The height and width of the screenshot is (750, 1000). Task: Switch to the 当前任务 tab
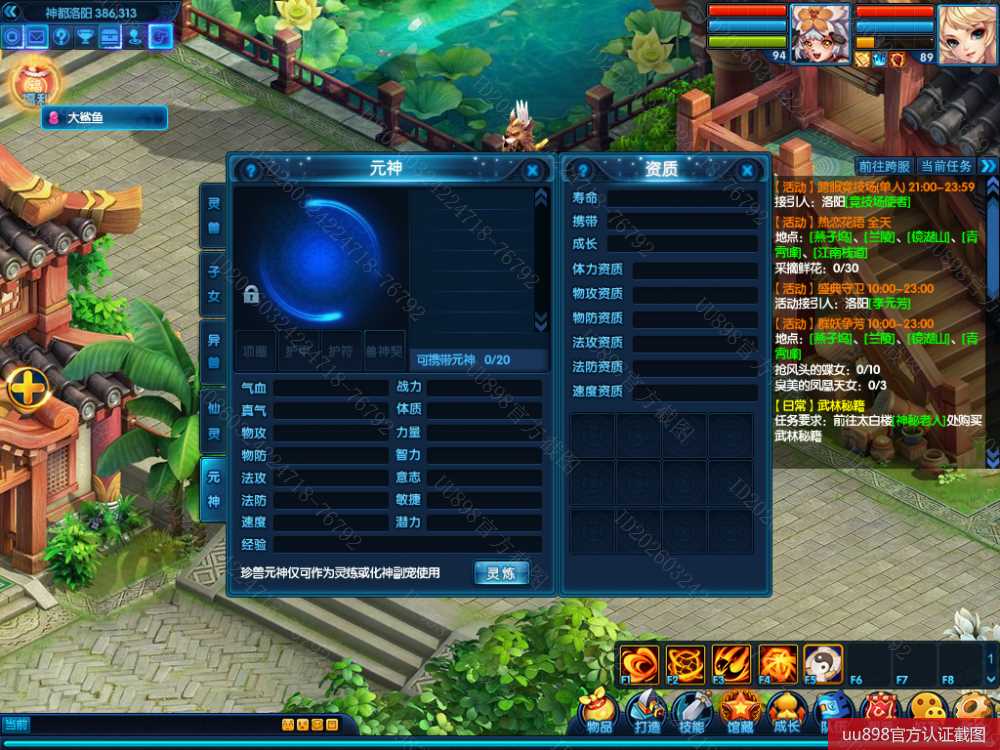[945, 166]
